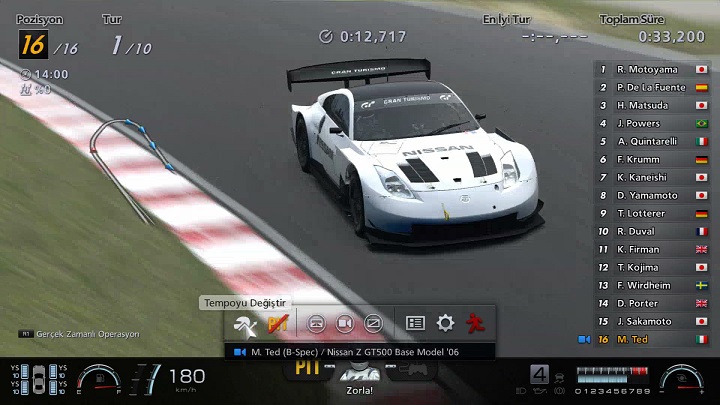Choose P. De La Fuente's row

[x=652, y=87]
